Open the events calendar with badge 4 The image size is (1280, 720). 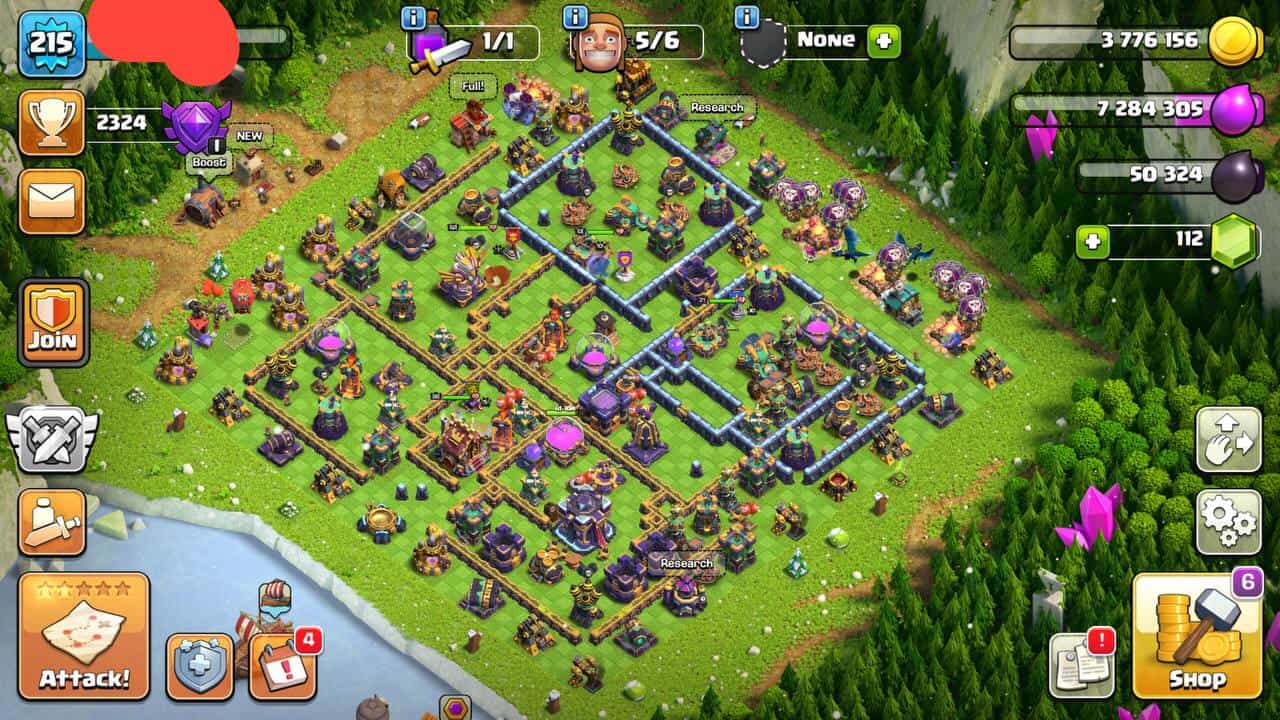coord(282,665)
